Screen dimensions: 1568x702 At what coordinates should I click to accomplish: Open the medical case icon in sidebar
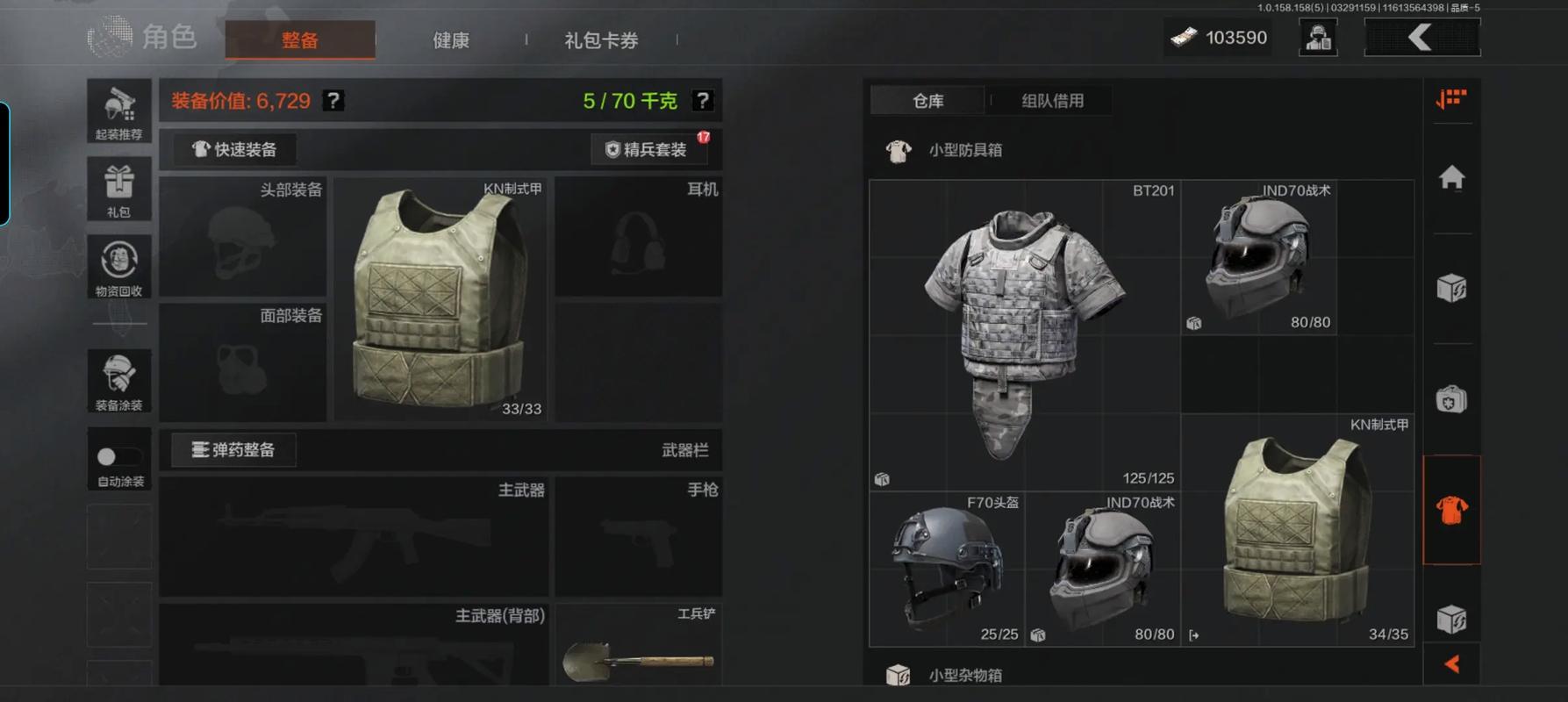click(1454, 399)
